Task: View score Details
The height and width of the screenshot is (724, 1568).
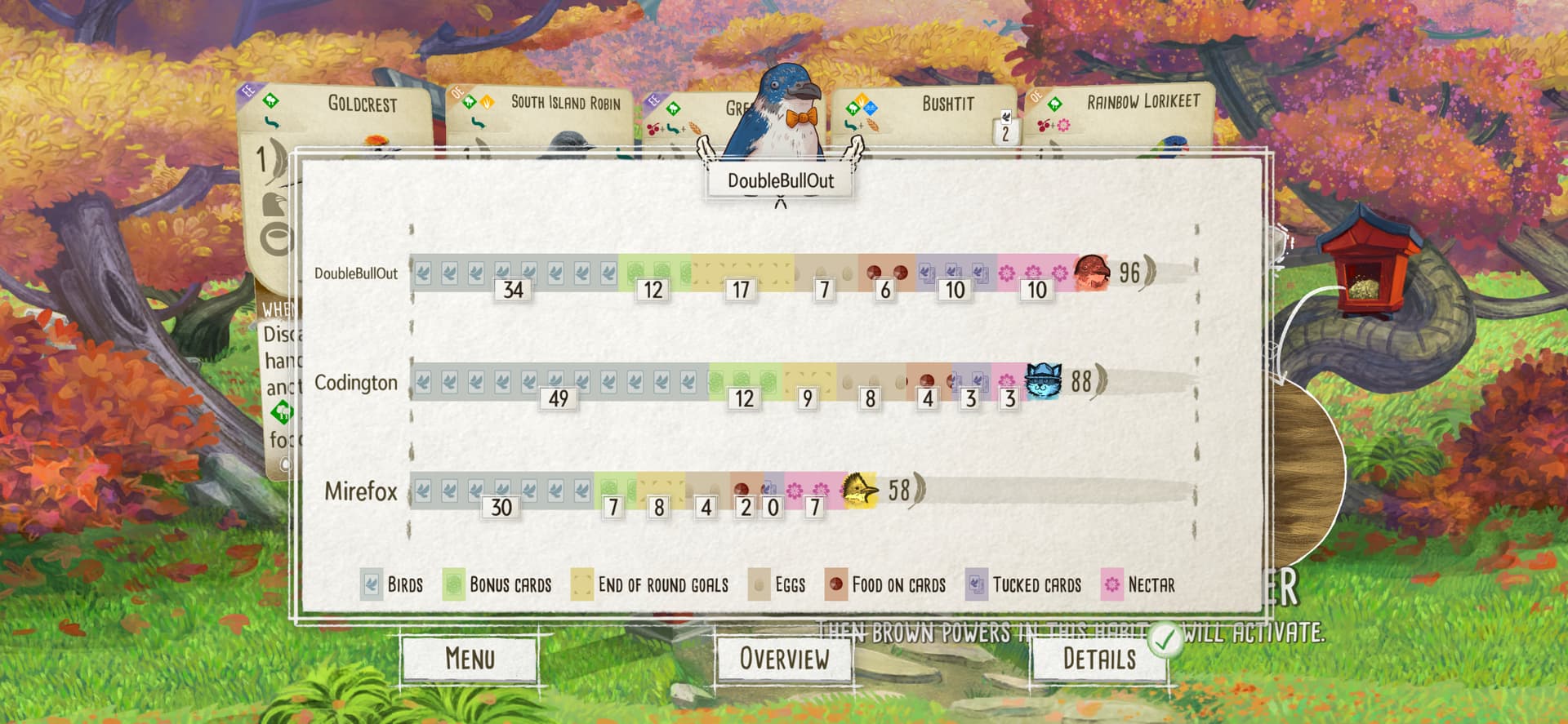Action: coord(1098,659)
